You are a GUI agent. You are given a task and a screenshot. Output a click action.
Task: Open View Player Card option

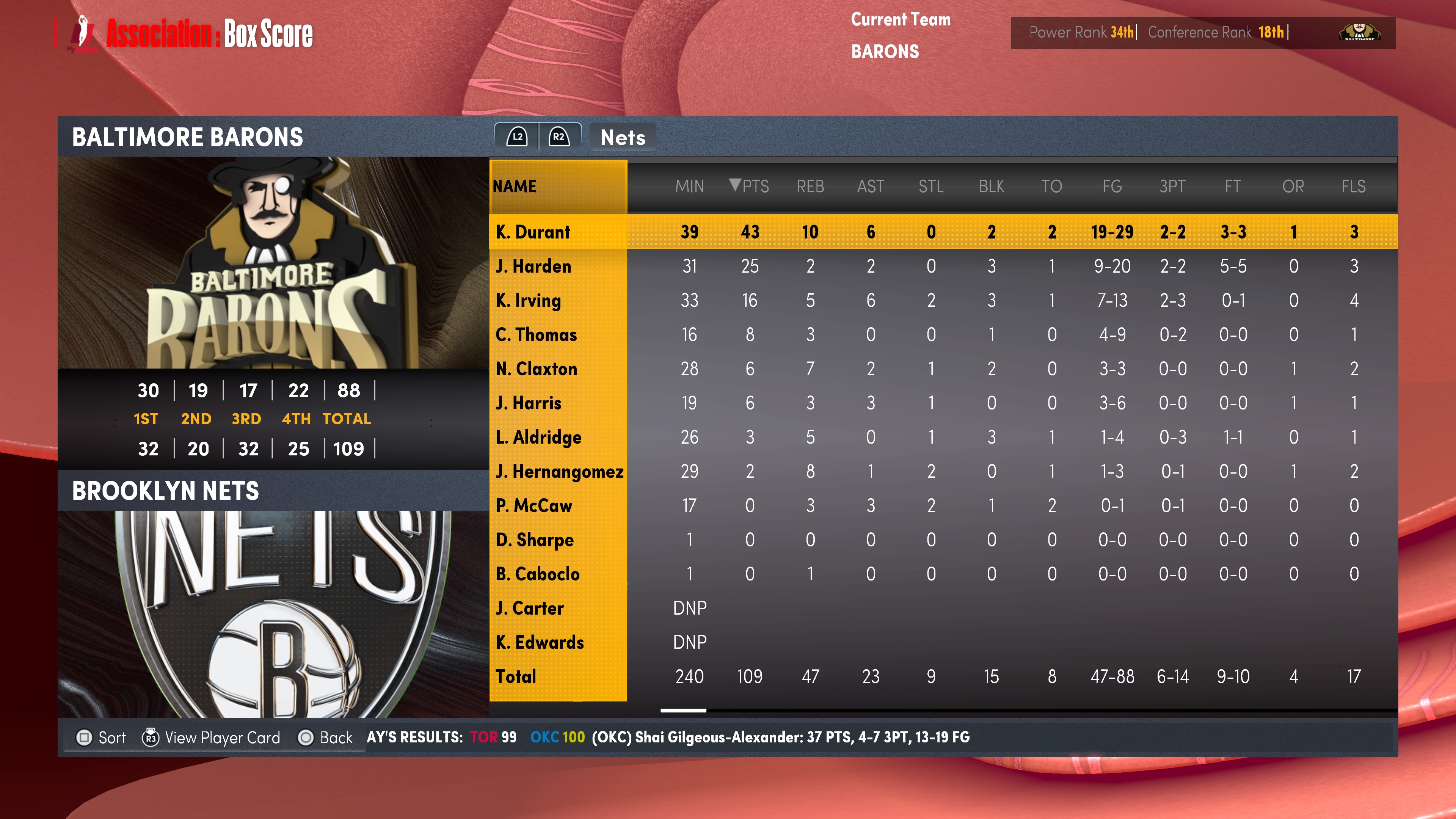(x=212, y=737)
